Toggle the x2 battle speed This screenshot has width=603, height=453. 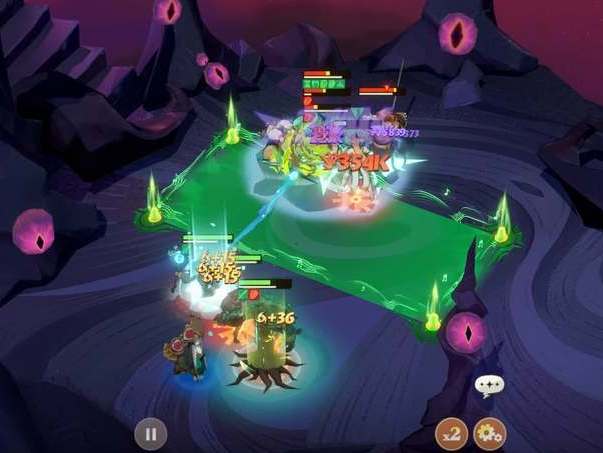tap(452, 434)
